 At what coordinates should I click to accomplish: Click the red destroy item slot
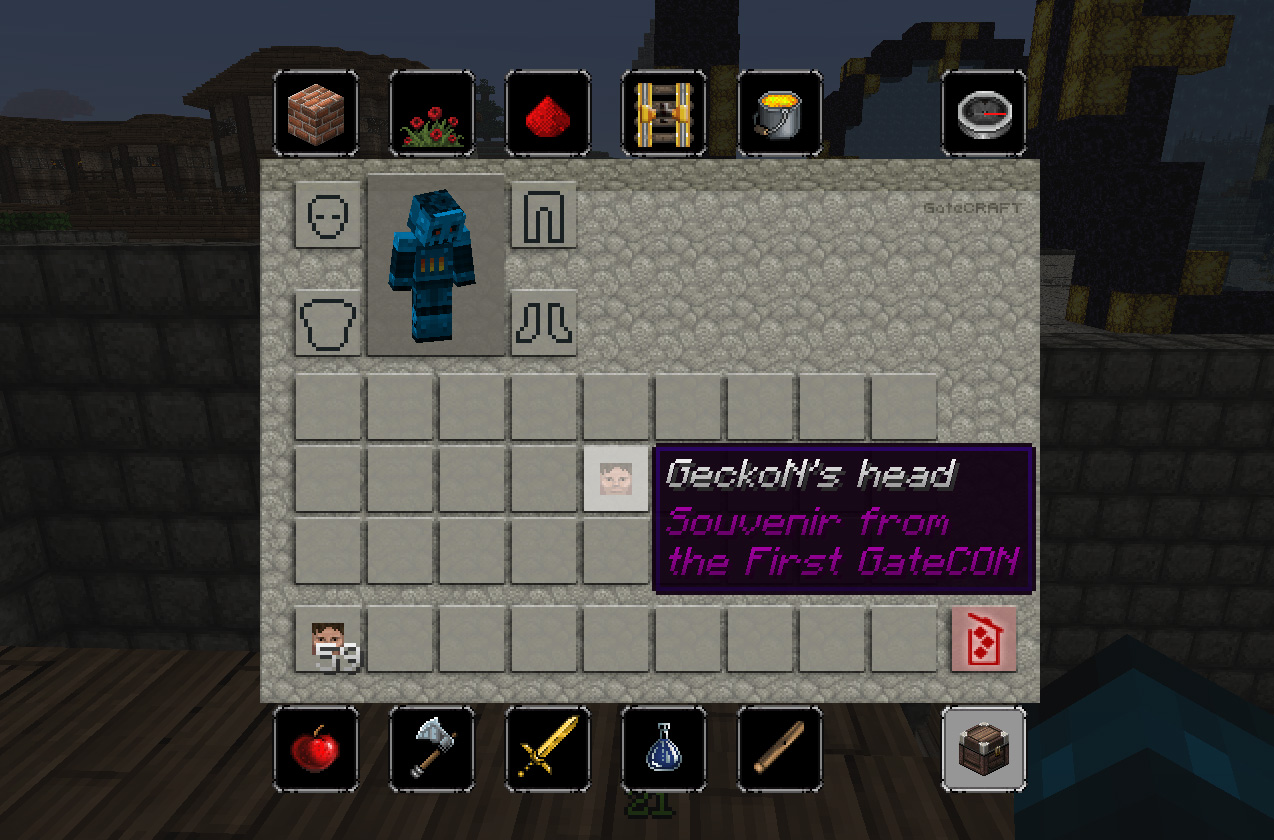click(983, 638)
